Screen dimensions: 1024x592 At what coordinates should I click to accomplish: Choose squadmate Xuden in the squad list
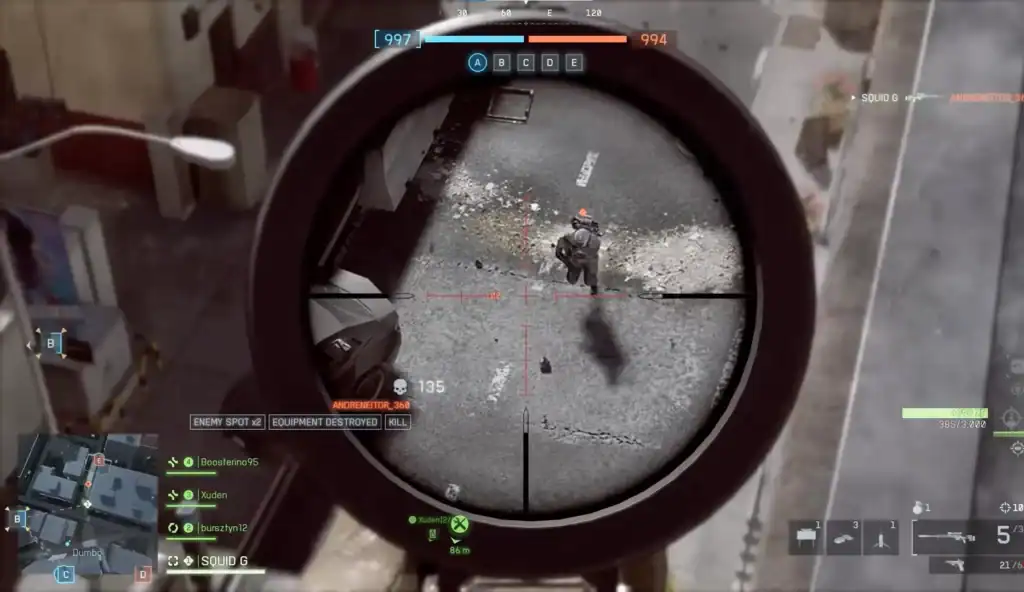click(213, 495)
